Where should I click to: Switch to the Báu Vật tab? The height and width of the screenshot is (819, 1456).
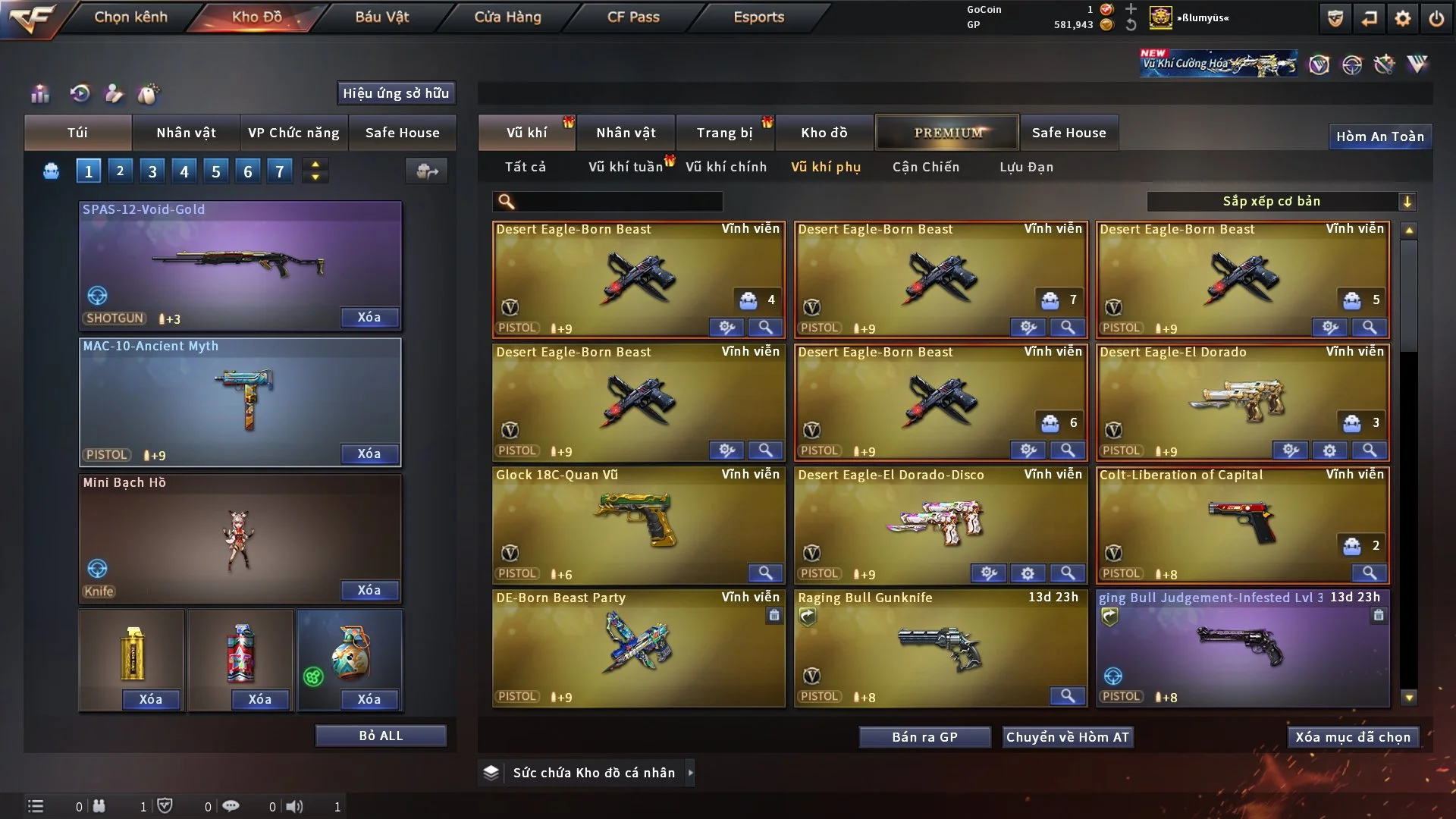(x=381, y=17)
